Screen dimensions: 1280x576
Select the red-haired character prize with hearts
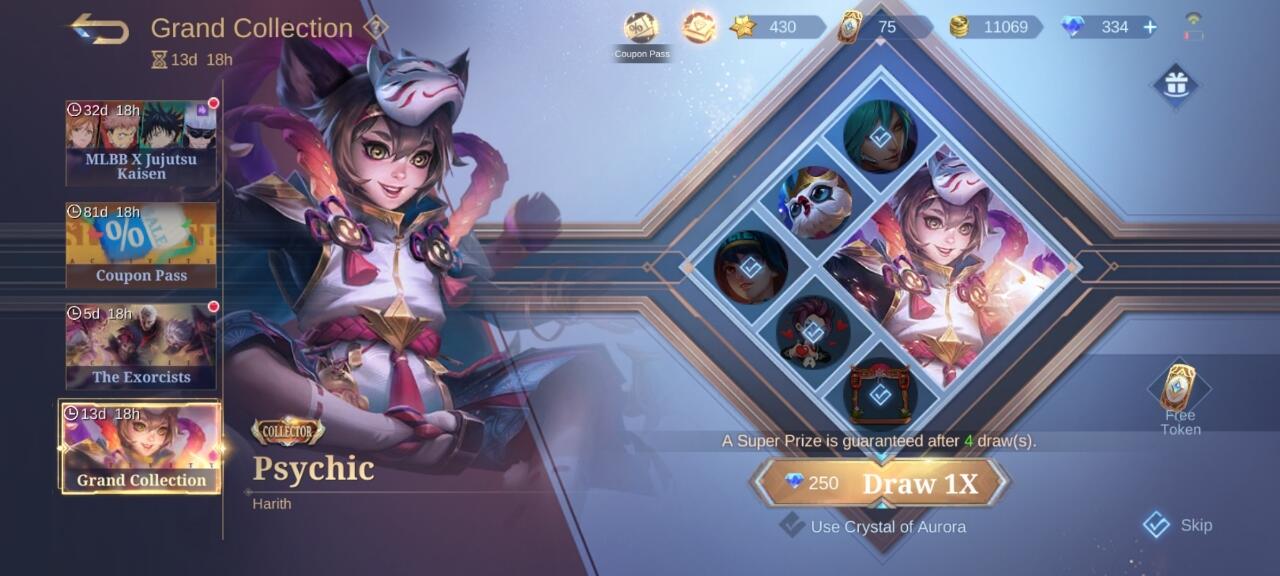(815, 331)
